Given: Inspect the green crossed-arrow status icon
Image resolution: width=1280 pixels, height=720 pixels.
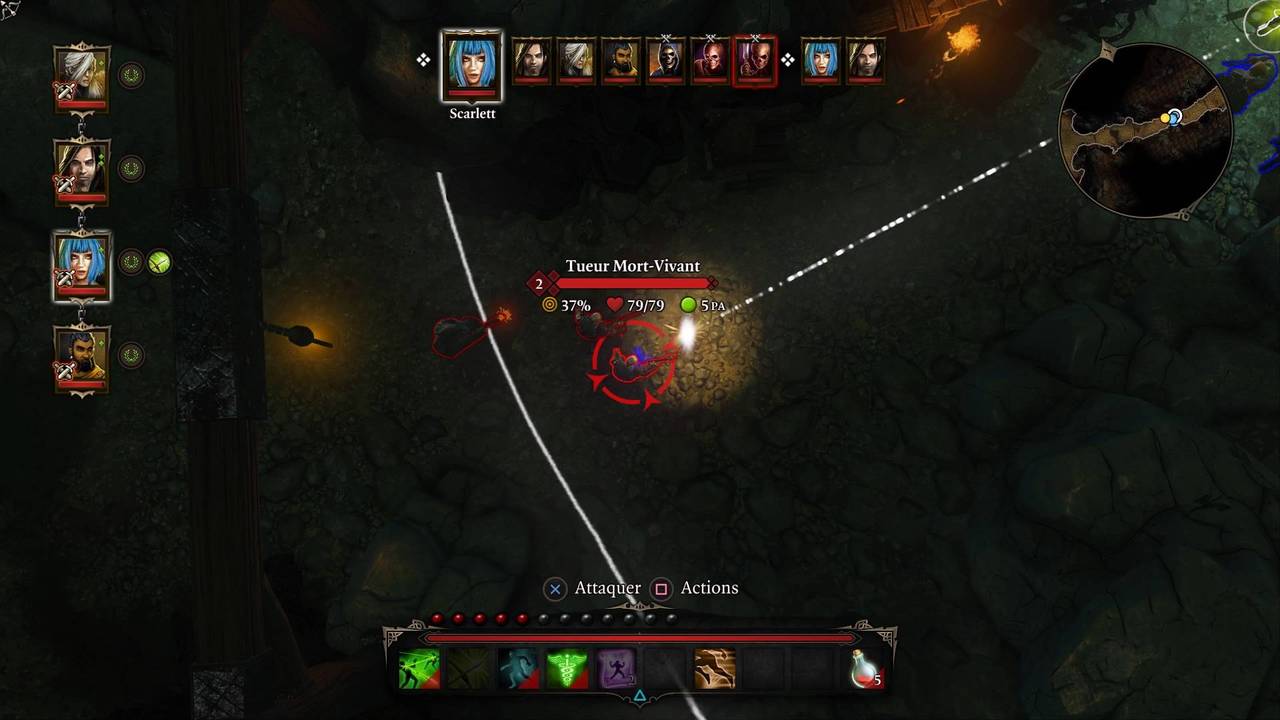Looking at the screenshot, I should [160, 263].
